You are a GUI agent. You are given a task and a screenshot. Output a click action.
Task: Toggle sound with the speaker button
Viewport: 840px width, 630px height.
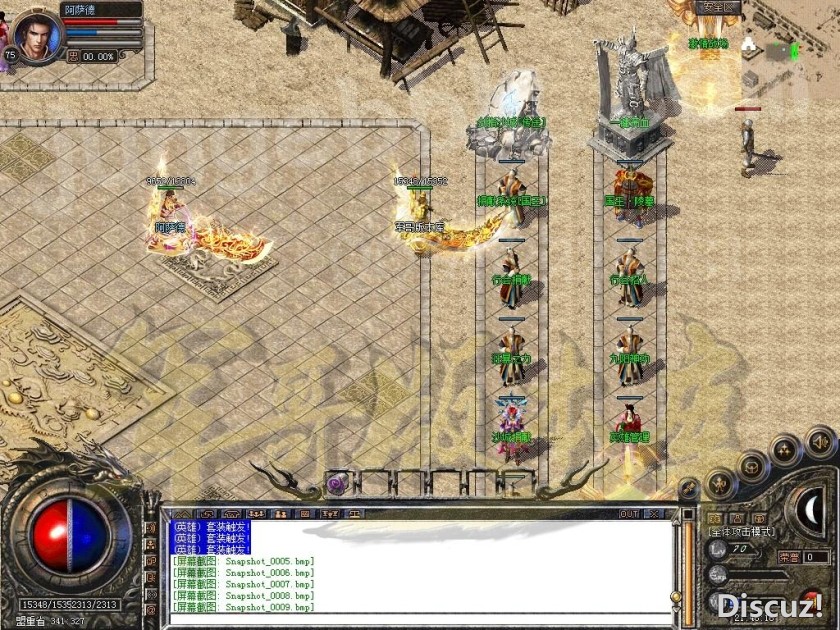(820, 440)
